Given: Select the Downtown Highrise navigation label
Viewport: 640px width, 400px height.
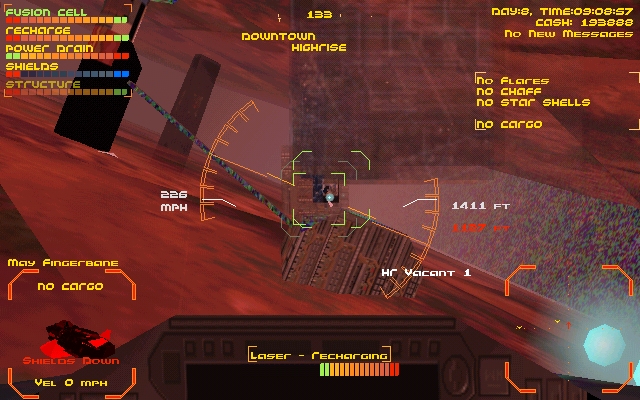Looking at the screenshot, I should pos(293,41).
